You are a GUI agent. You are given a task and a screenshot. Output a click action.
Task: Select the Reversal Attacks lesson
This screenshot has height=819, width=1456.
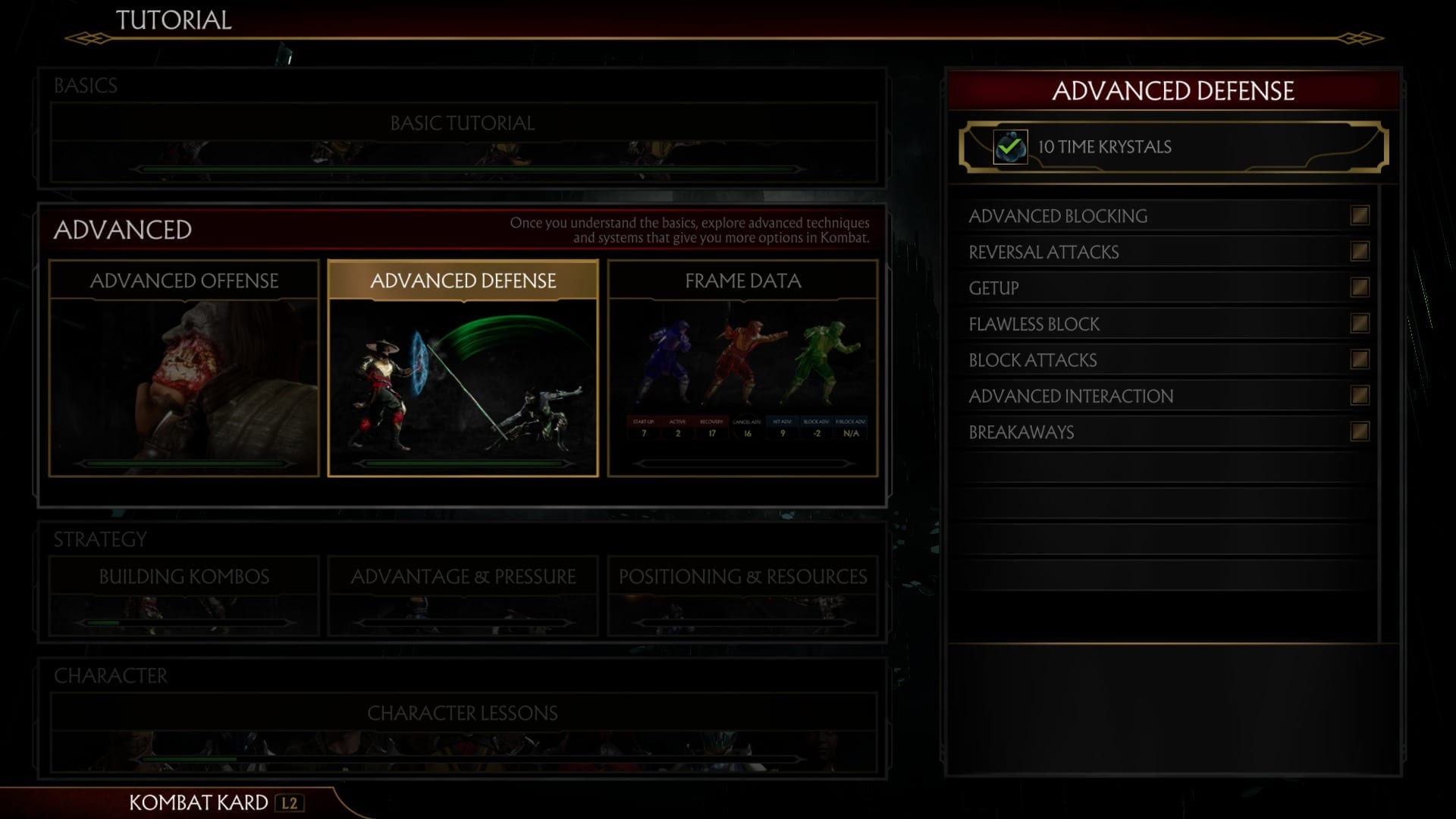pos(1043,252)
